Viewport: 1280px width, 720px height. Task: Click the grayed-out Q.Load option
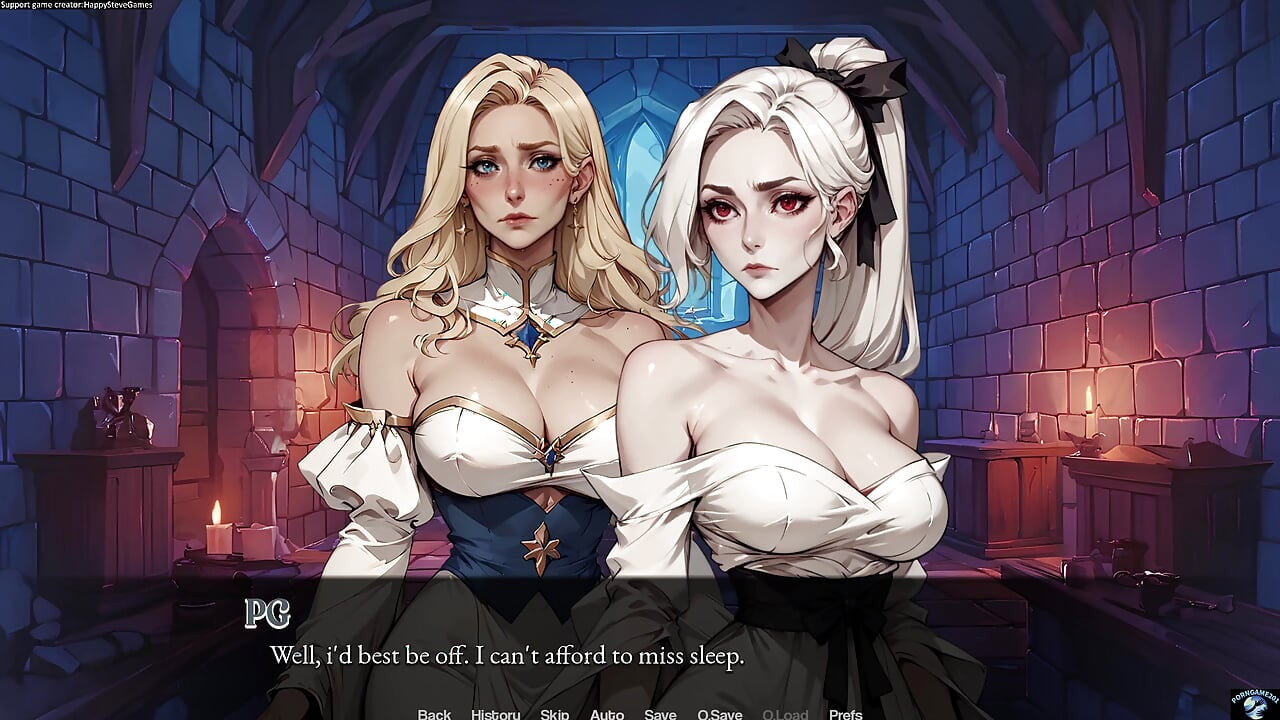click(x=784, y=714)
